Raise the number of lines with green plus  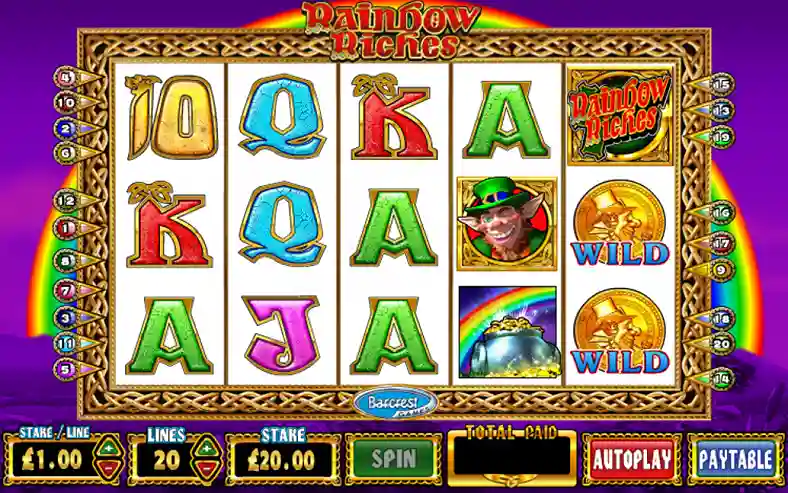point(205,449)
